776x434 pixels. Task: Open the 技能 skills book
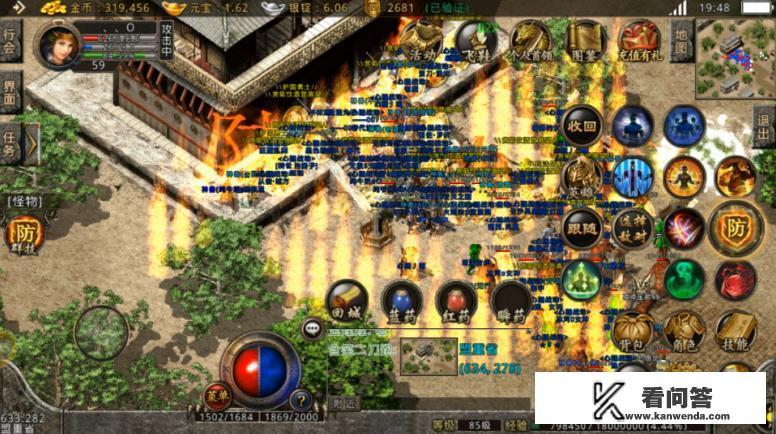point(736,330)
